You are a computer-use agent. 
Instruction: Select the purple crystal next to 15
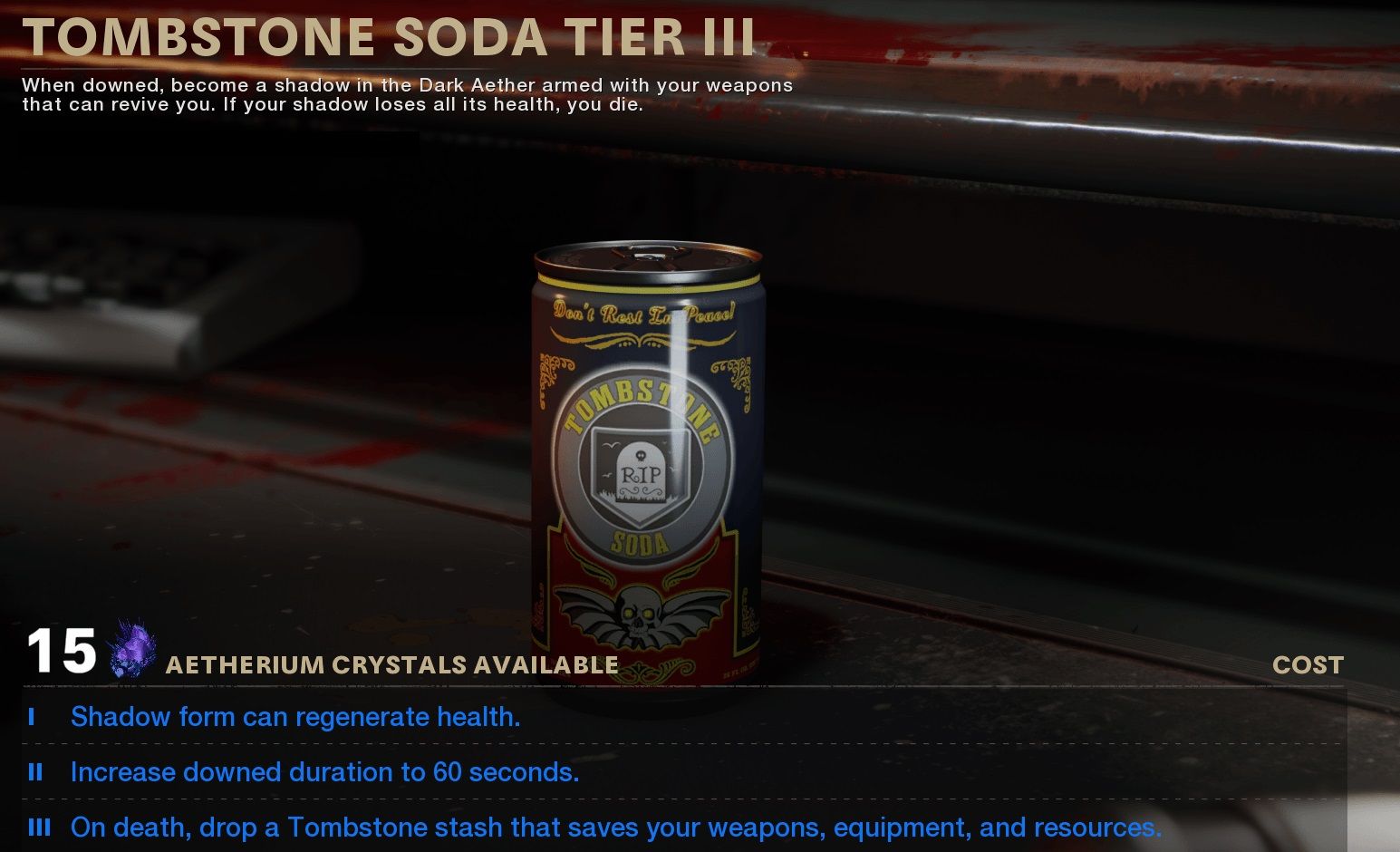[x=130, y=654]
